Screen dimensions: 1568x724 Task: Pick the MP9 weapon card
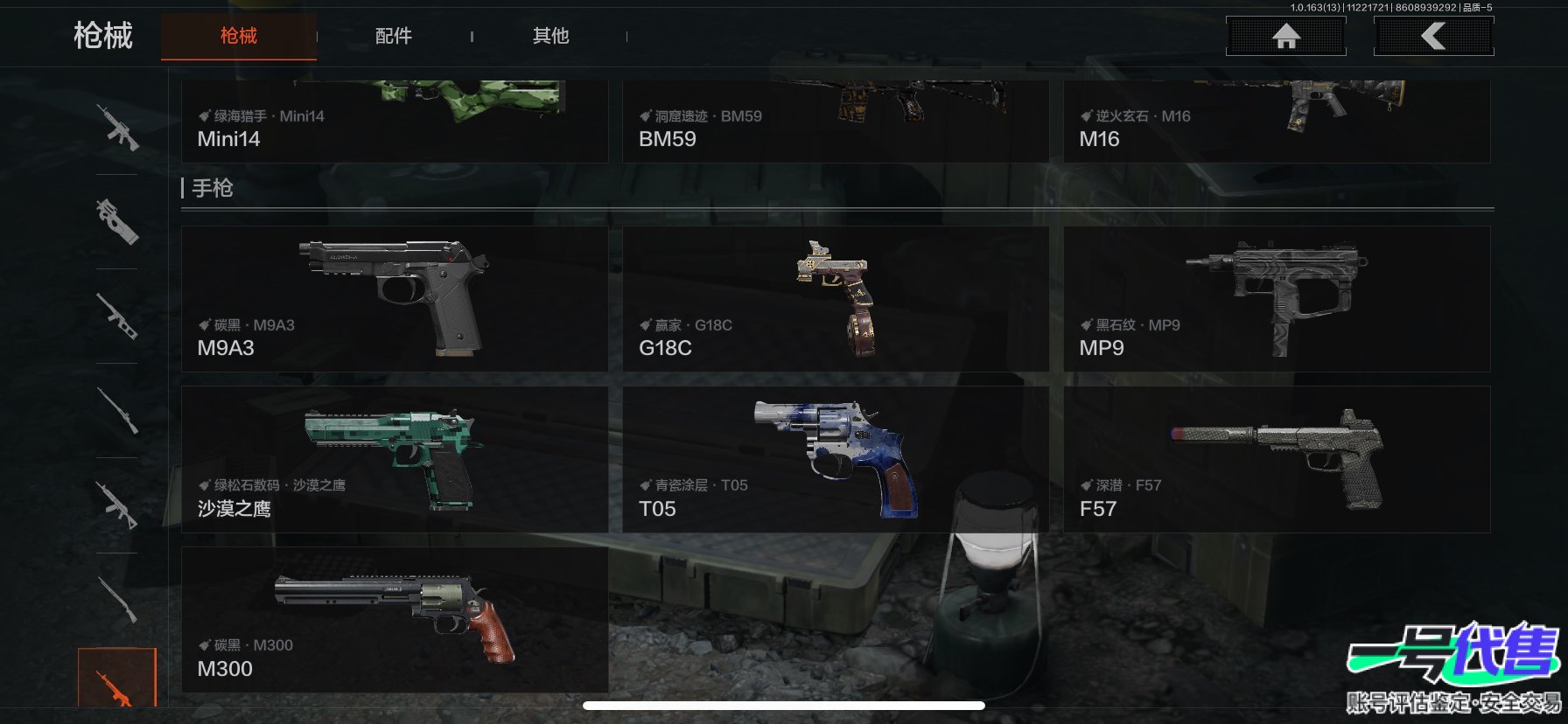tap(1277, 299)
